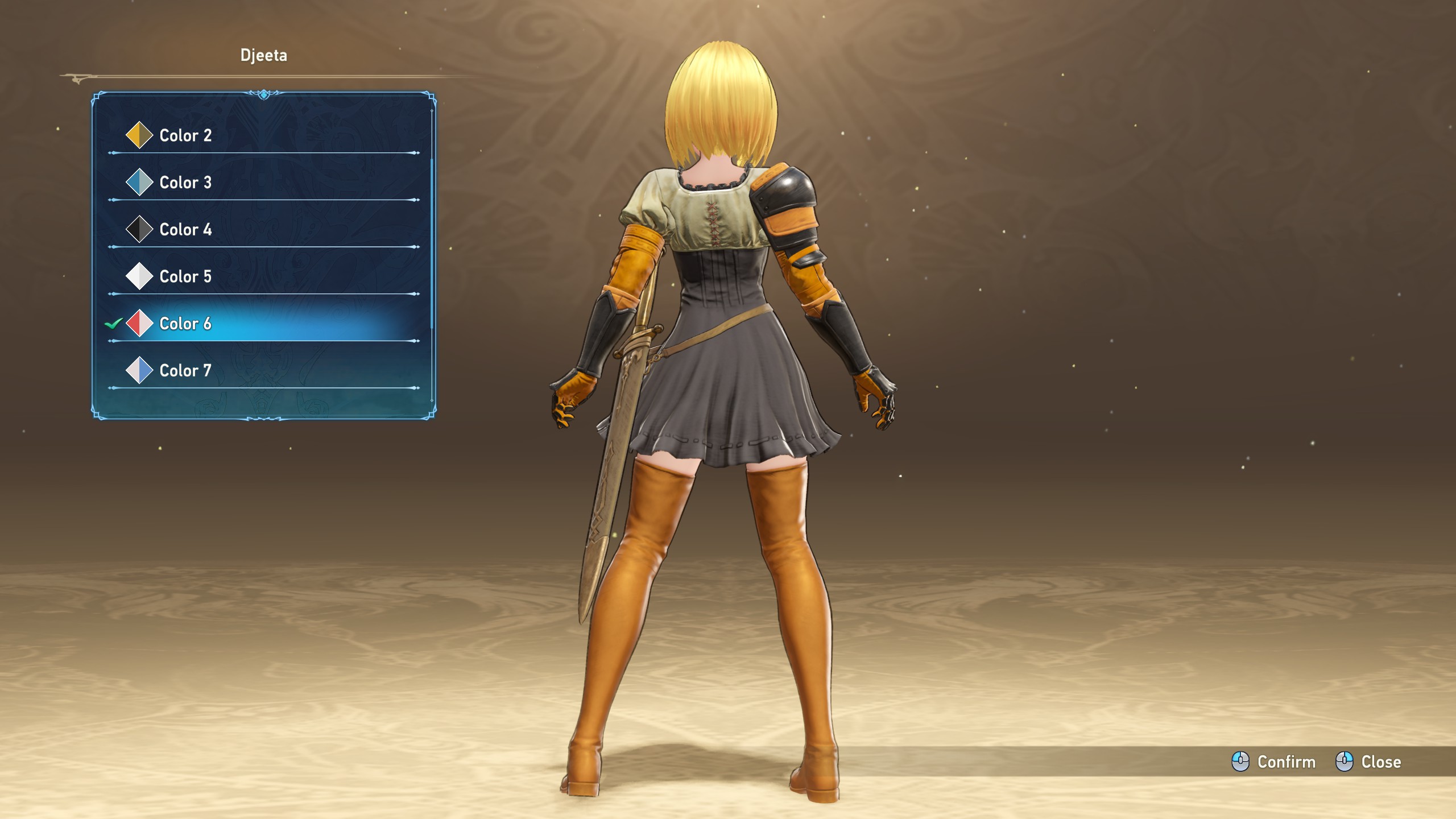This screenshot has height=819, width=1456.
Task: Click the checked Color 6 red entry
Action: pyautogui.click(x=185, y=324)
